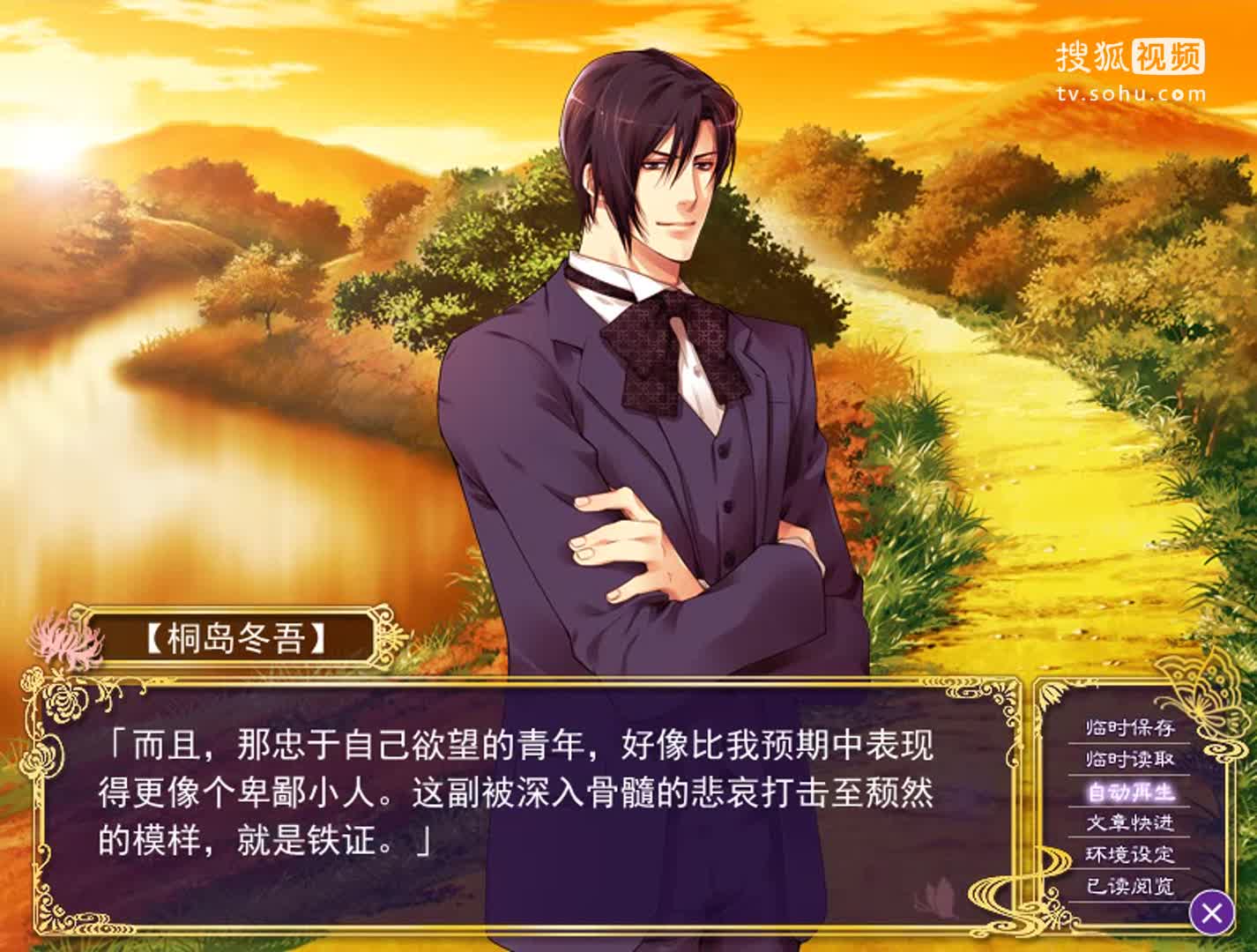Toggle 文章快进 text fast-forward
1257x952 pixels.
1129,822
